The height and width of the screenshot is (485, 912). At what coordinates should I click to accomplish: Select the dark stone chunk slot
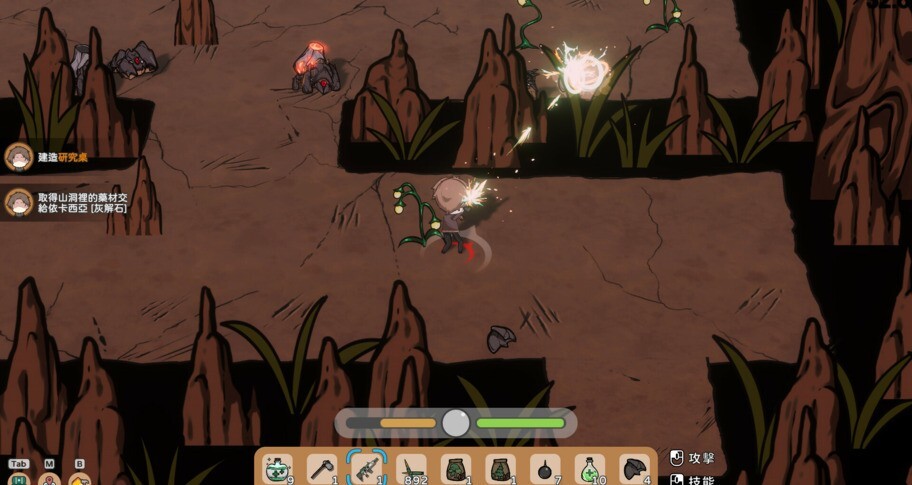point(635,468)
